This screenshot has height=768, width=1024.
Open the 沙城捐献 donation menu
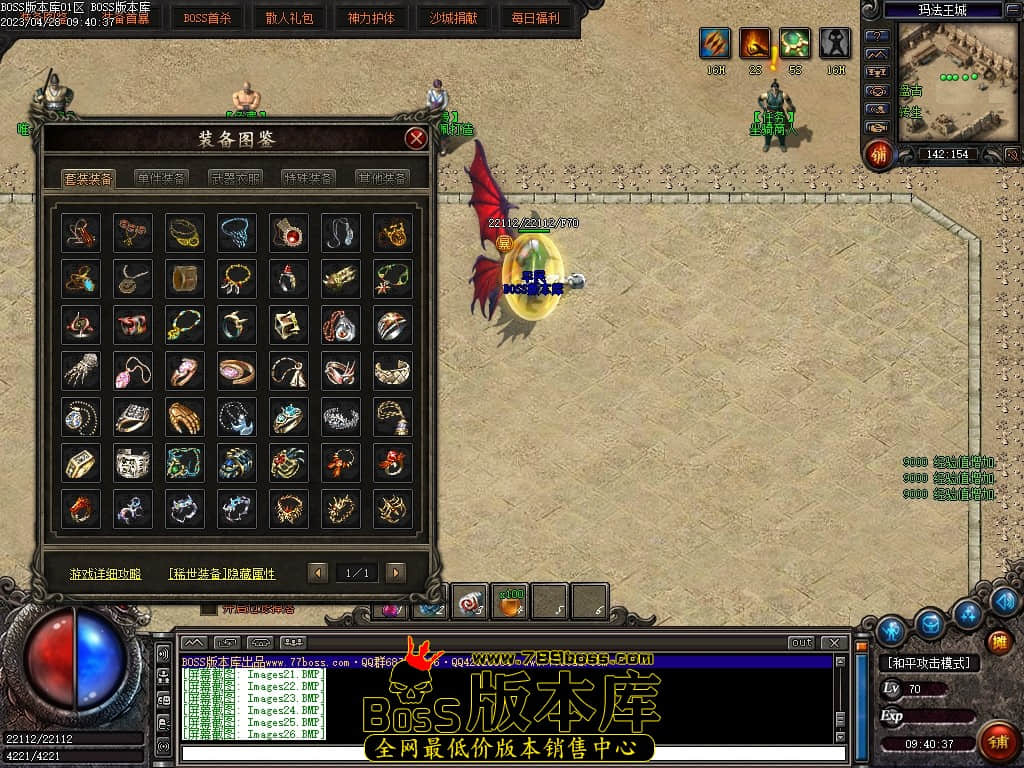[453, 17]
